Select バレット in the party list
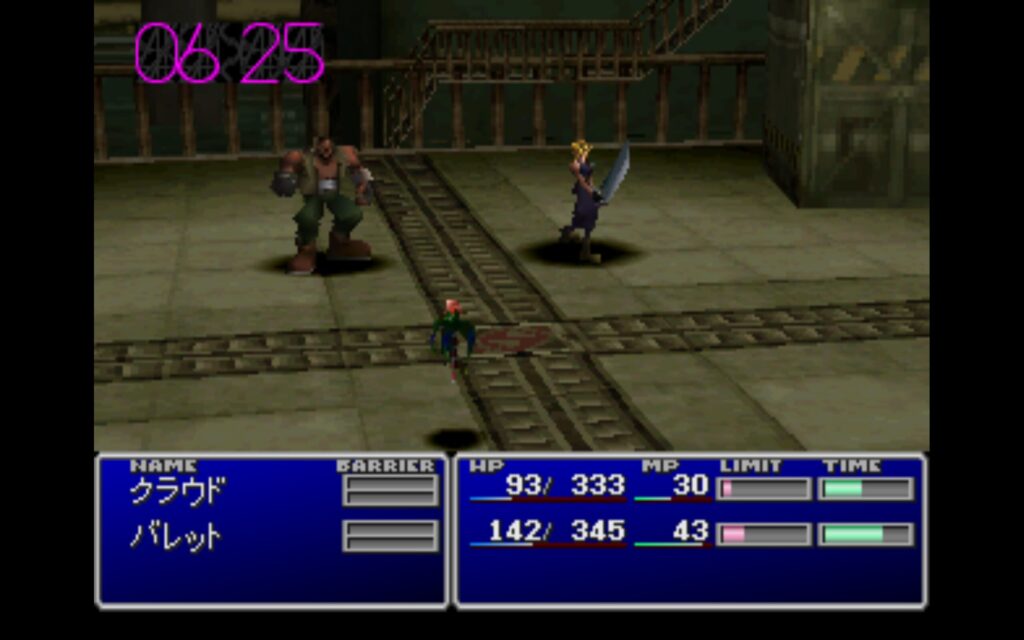This screenshot has width=1024, height=640. pos(176,535)
